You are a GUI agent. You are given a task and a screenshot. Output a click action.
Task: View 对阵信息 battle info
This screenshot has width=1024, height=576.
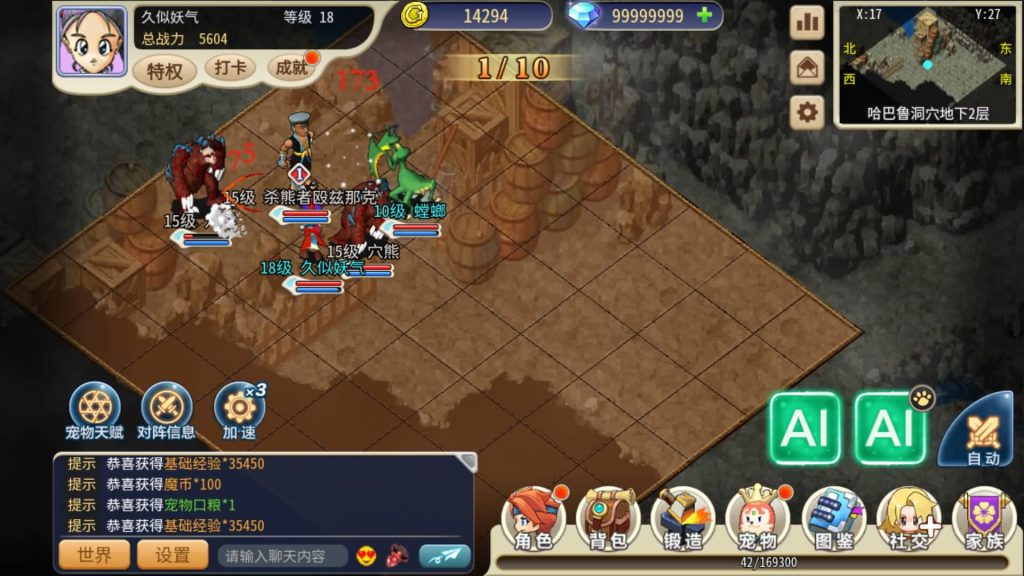(166, 410)
